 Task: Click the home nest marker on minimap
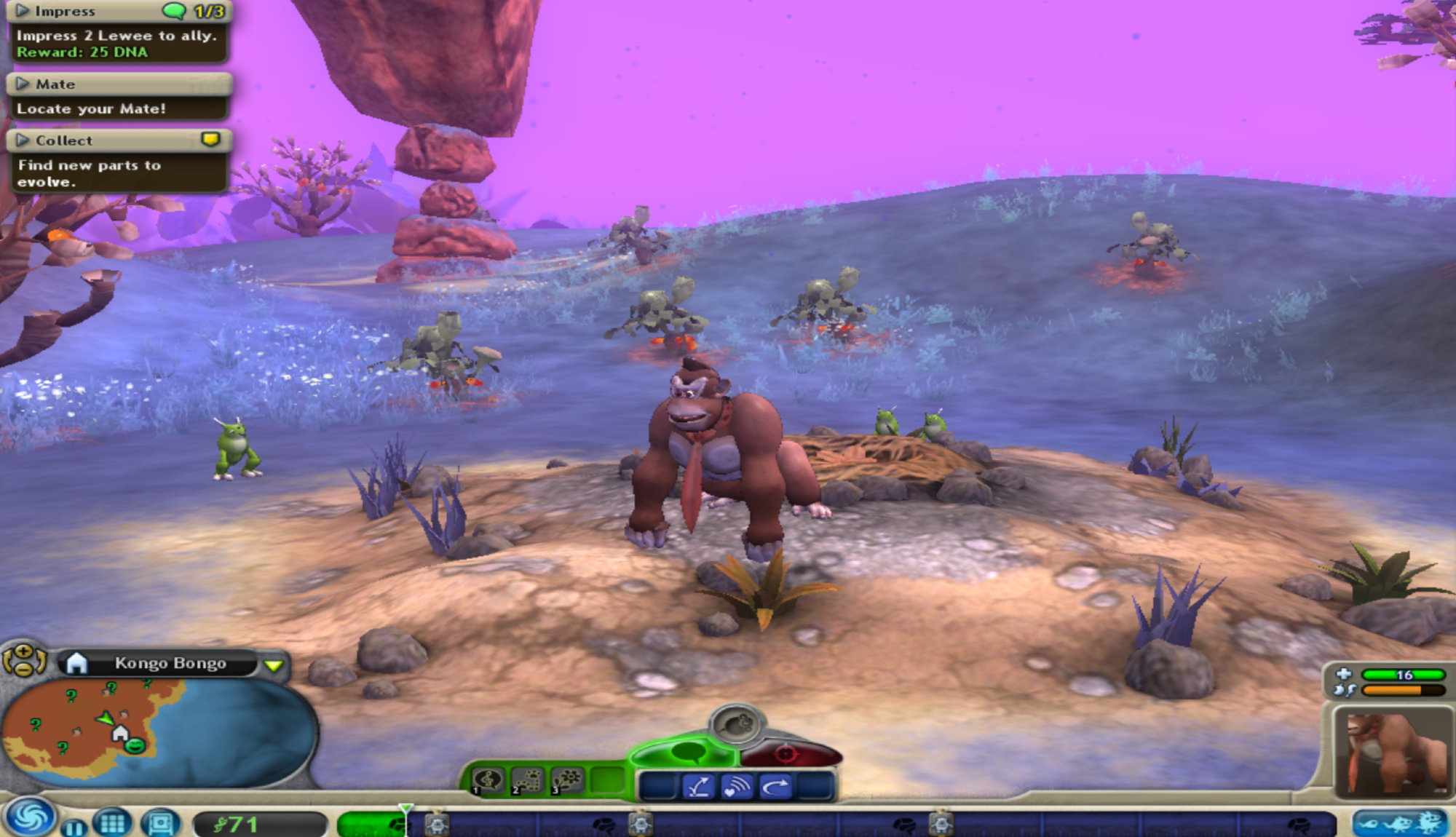point(120,733)
